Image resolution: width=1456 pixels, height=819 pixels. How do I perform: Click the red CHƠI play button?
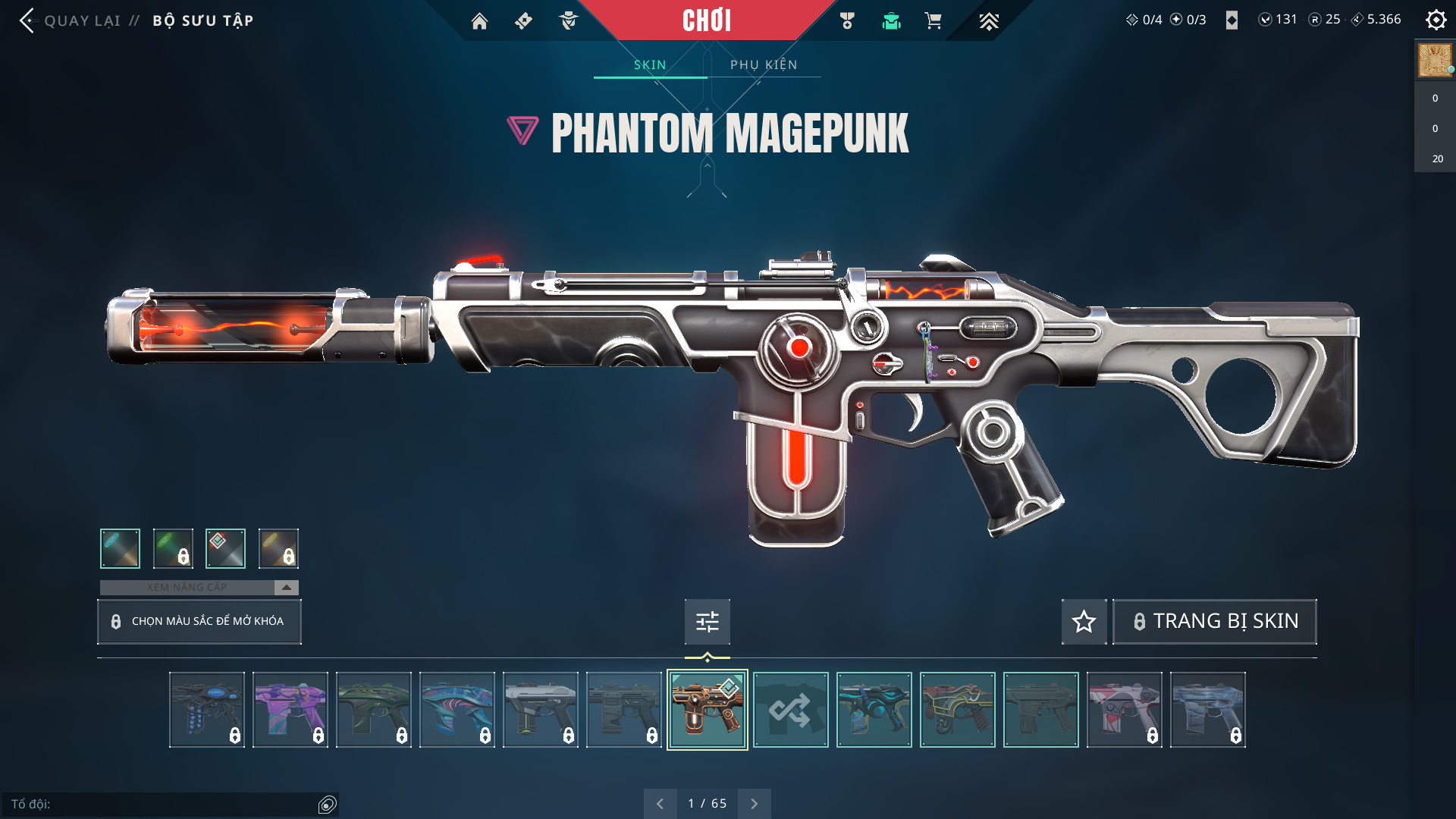[706, 20]
